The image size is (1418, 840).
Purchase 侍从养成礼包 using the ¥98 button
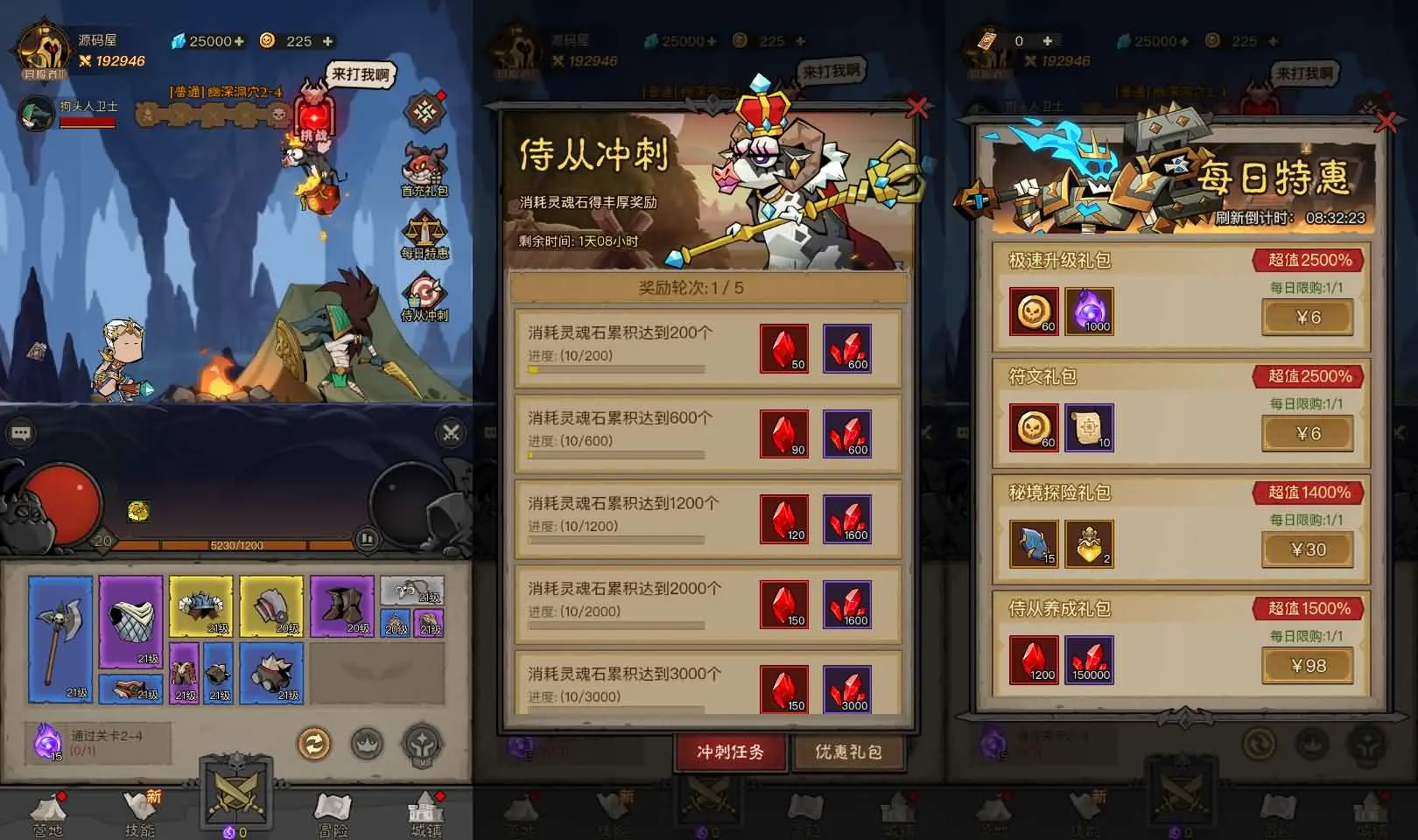pyautogui.click(x=1307, y=664)
